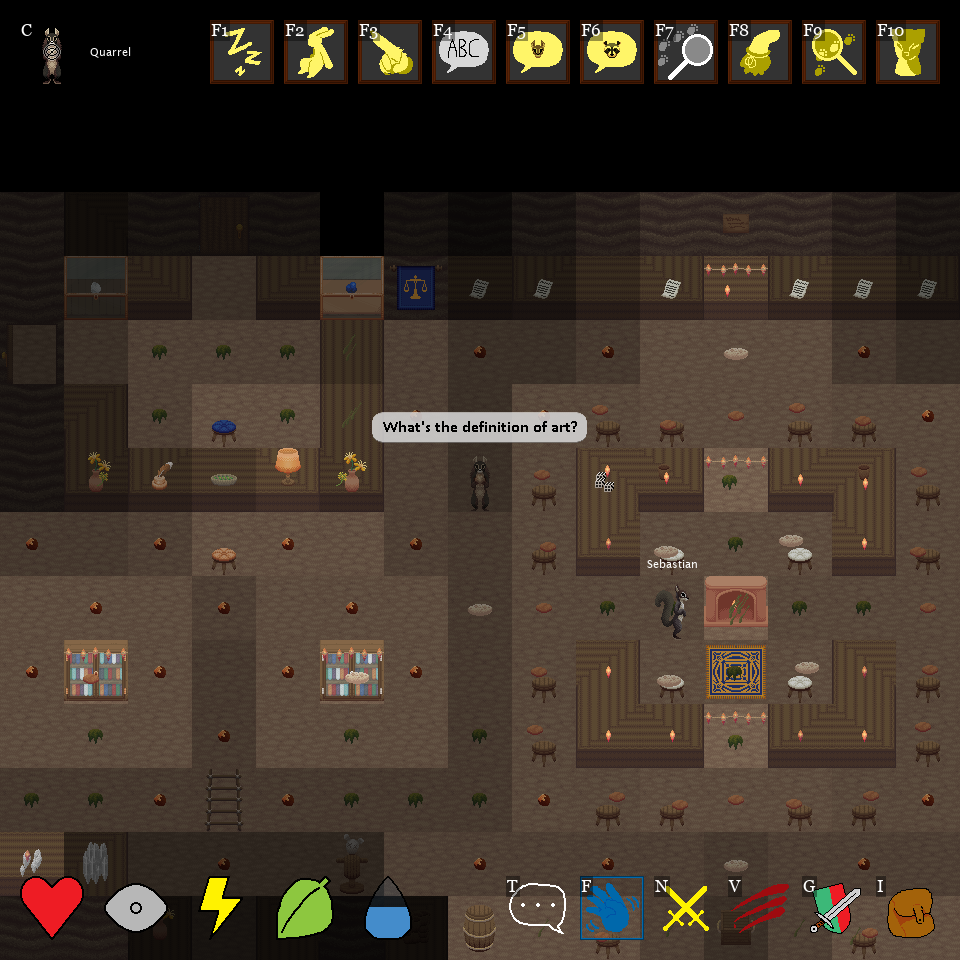Toggle the yellow crossed swords icon
Image resolution: width=960 pixels, height=960 pixels.
pos(685,908)
